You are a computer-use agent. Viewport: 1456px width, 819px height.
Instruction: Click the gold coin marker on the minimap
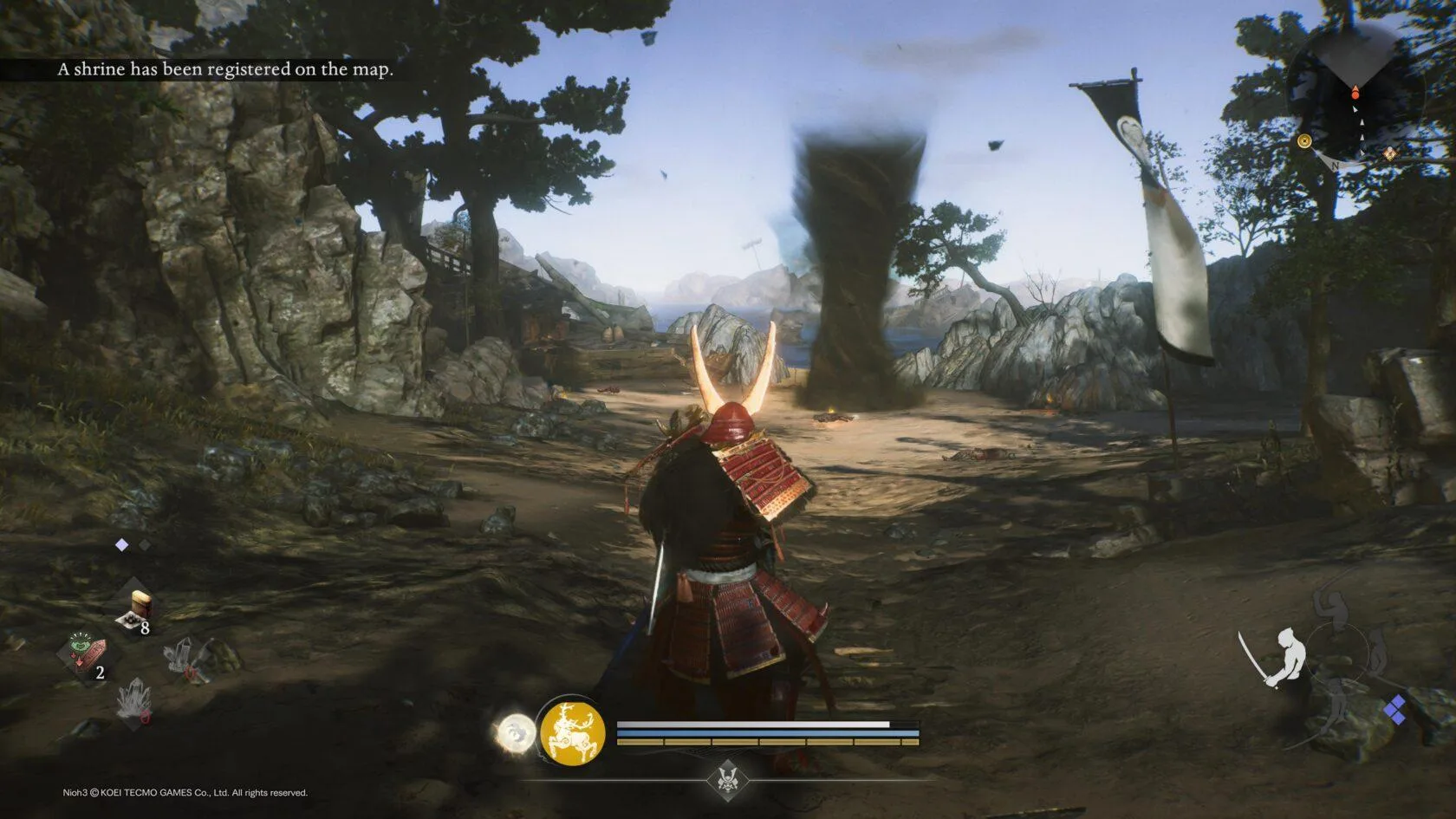click(x=1304, y=141)
